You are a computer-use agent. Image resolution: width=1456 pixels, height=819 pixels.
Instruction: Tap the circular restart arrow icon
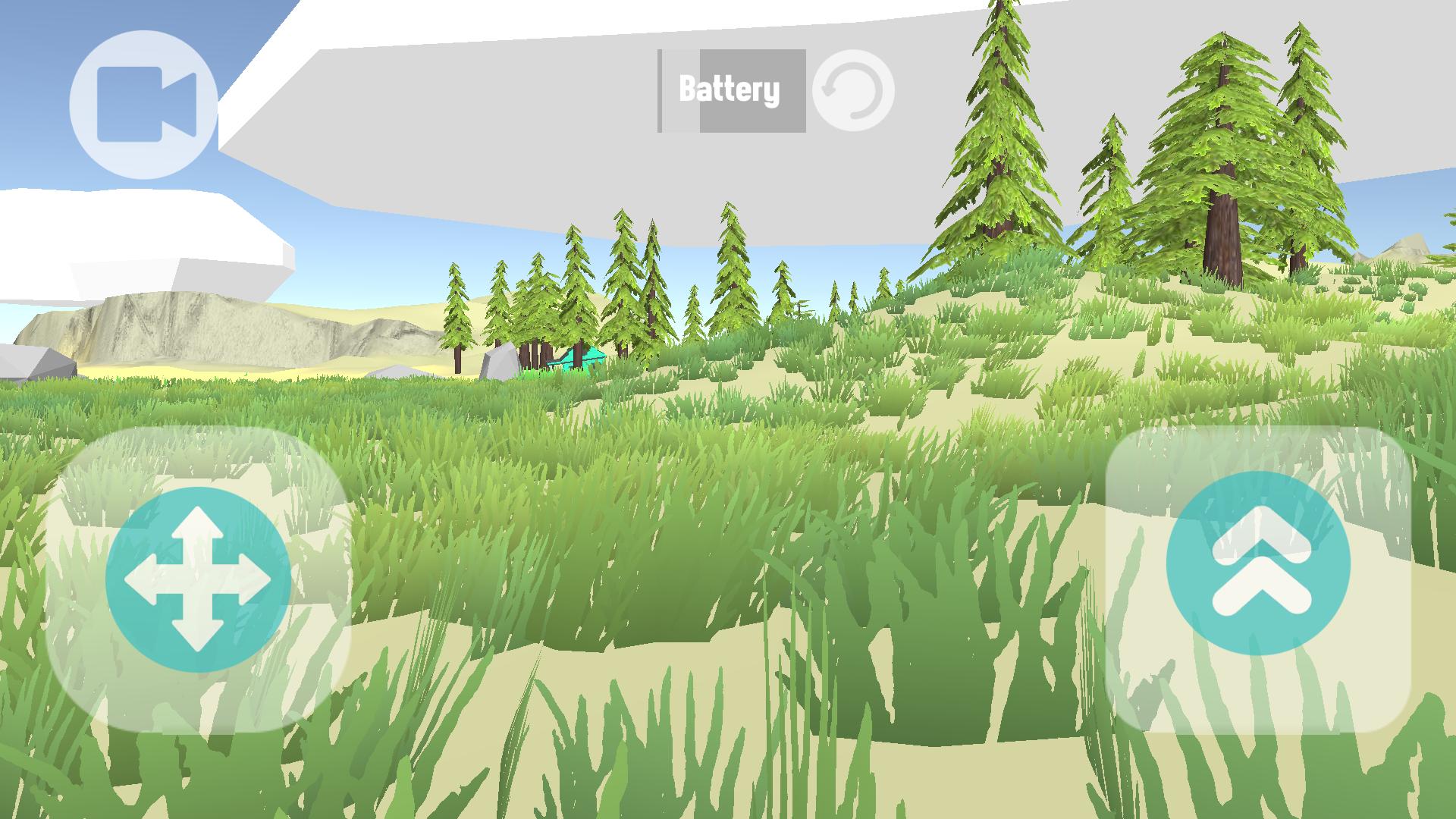pyautogui.click(x=854, y=89)
